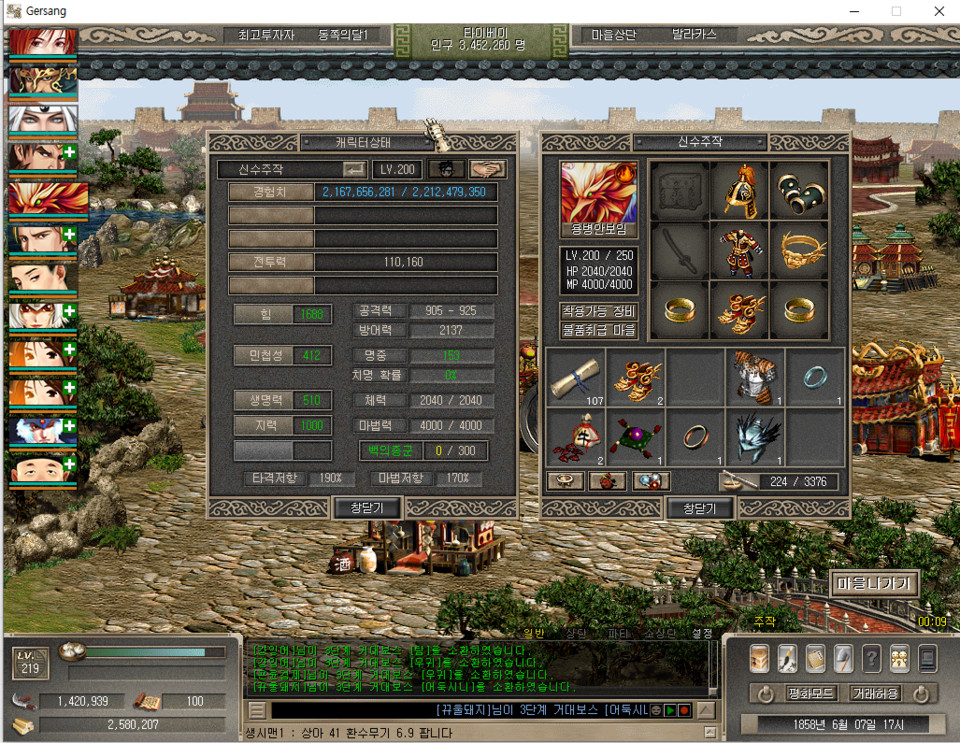960x743 pixels.
Task: Select the blue jade ring in inventory
Action: pos(815,378)
